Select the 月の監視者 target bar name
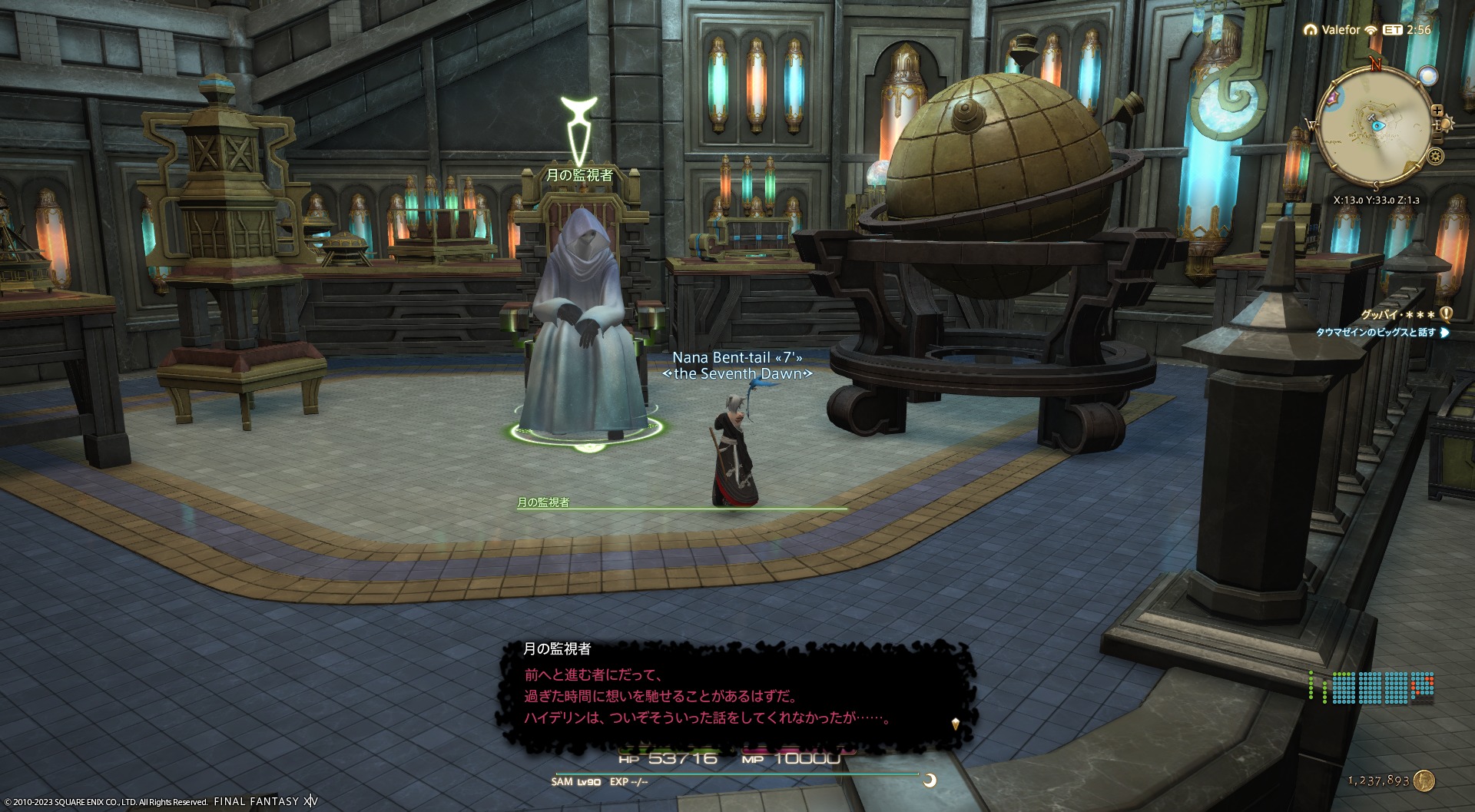 pyautogui.click(x=543, y=502)
